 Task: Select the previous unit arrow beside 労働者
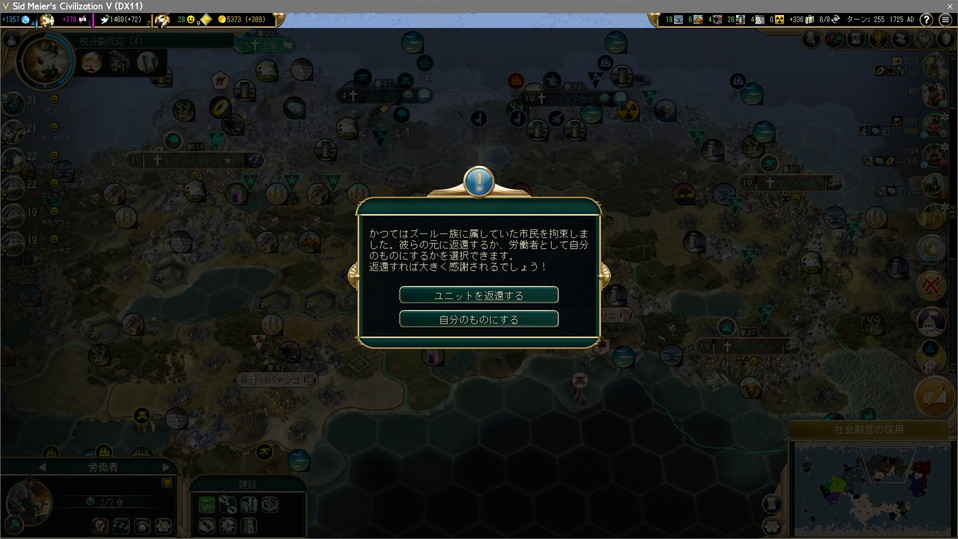pos(42,467)
